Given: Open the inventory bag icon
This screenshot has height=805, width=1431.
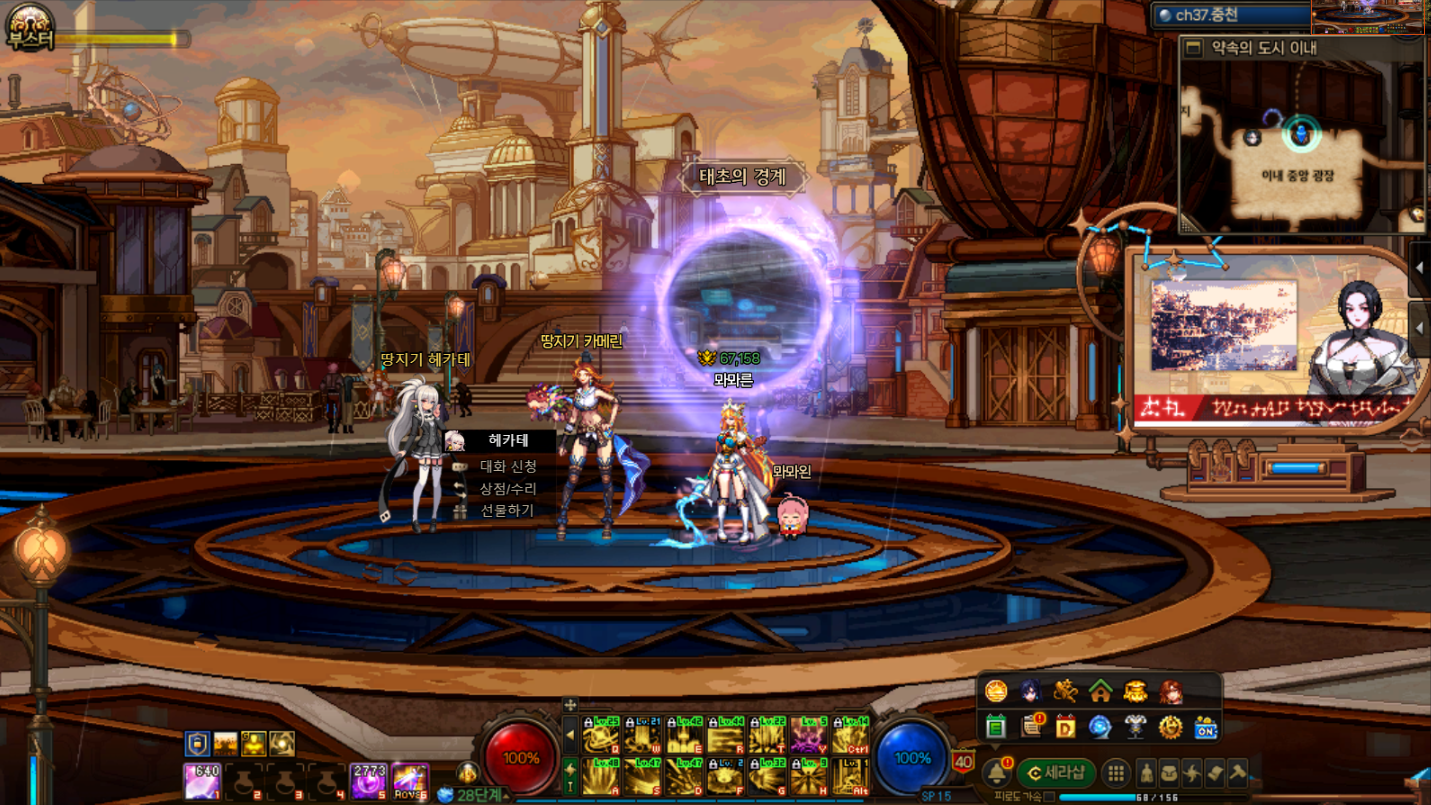Looking at the screenshot, I should [x=1169, y=773].
